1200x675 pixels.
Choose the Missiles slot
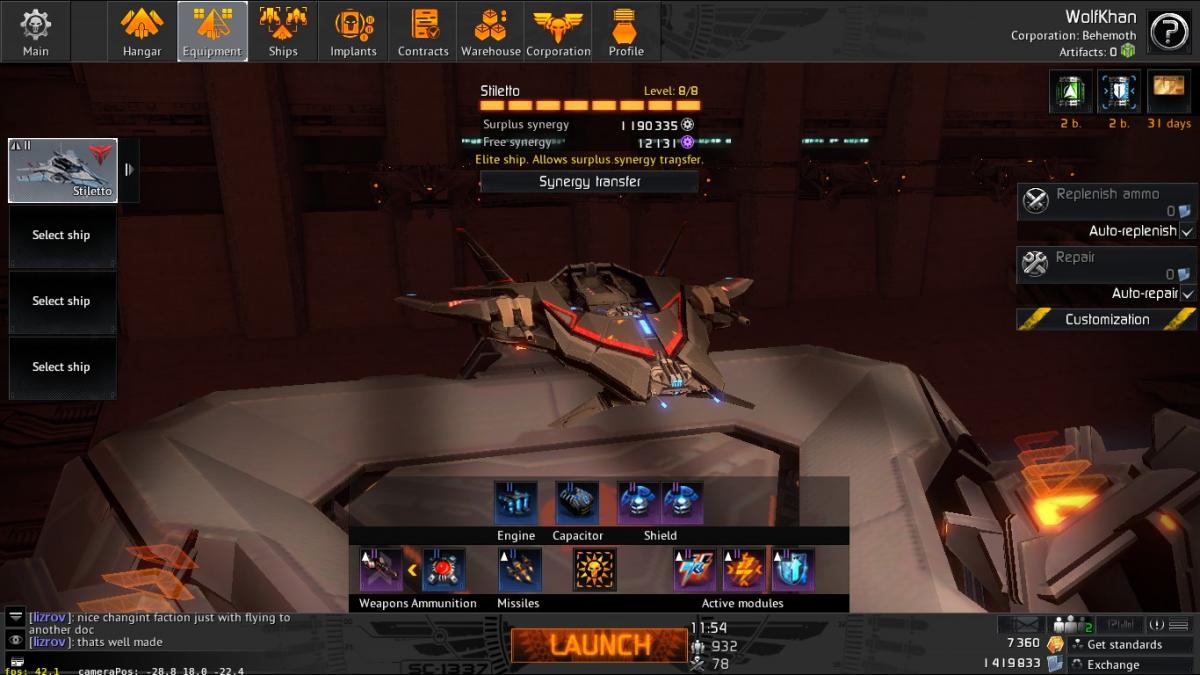click(x=520, y=570)
